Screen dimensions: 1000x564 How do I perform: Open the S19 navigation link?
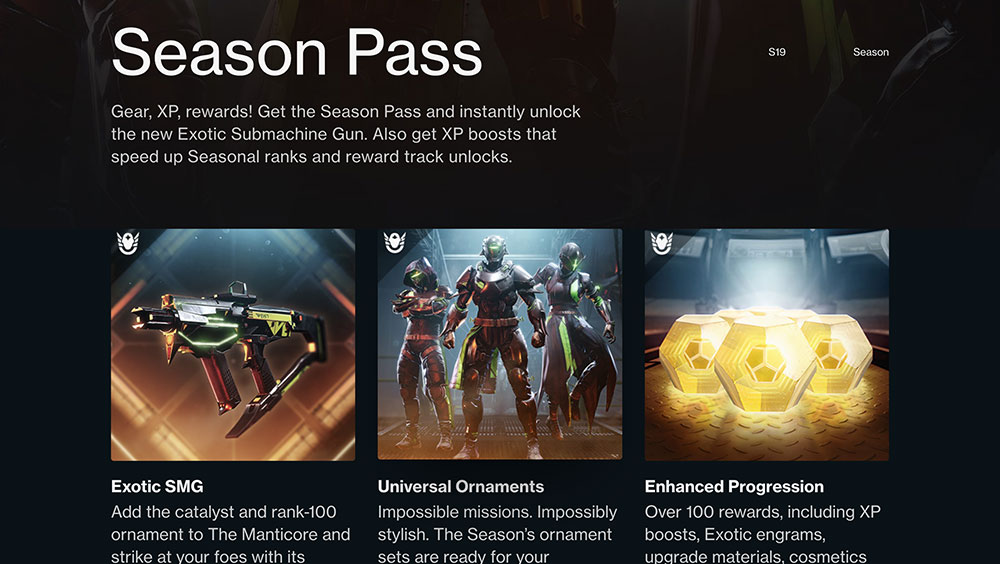(x=777, y=52)
